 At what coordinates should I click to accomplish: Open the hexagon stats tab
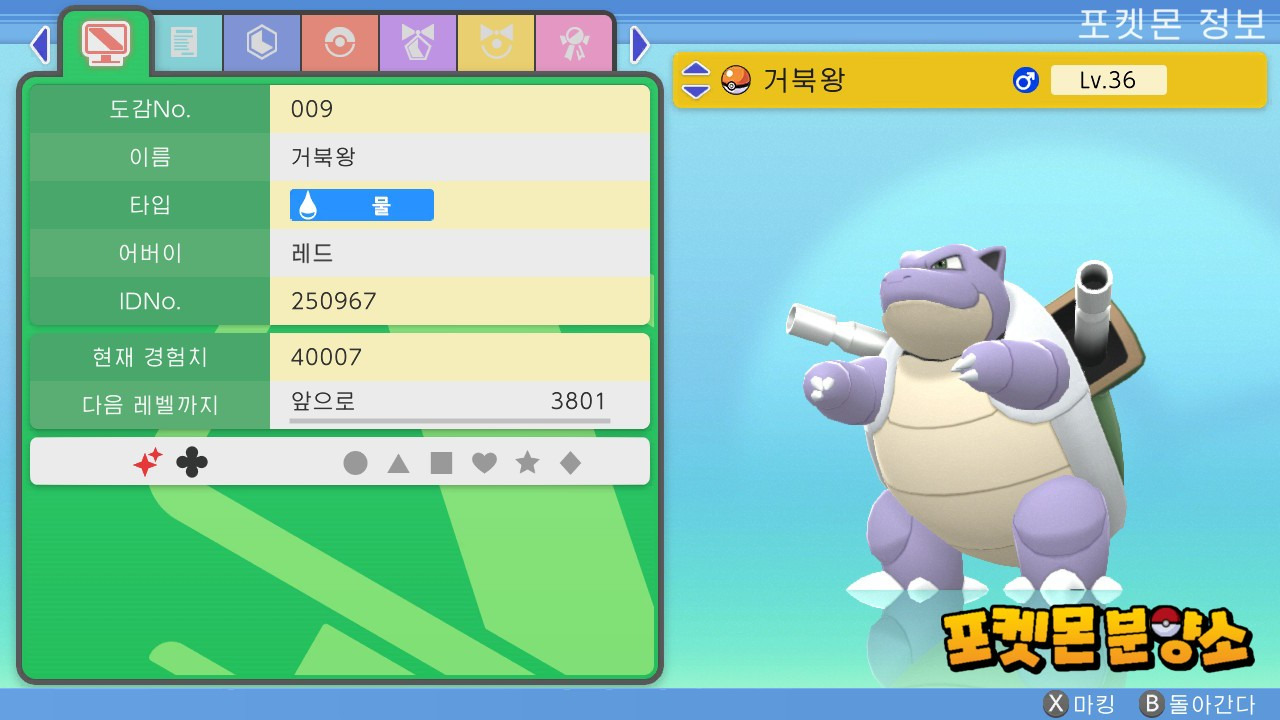click(x=262, y=43)
